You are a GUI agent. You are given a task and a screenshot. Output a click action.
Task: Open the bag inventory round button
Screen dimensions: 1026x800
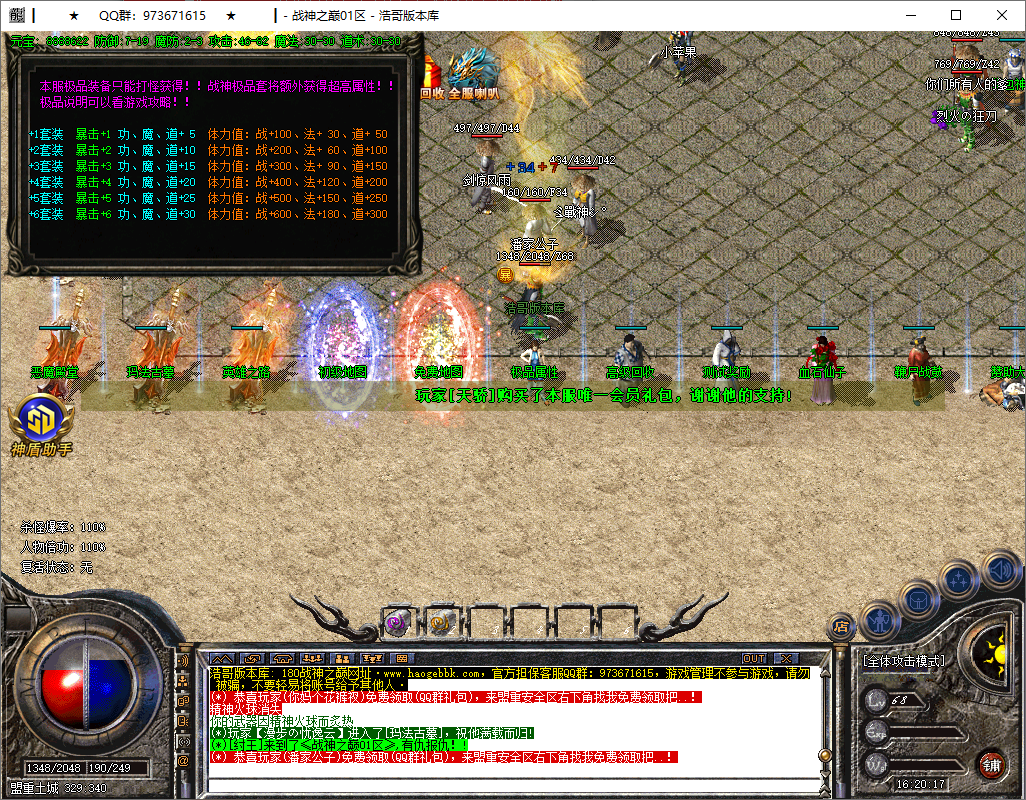[918, 599]
